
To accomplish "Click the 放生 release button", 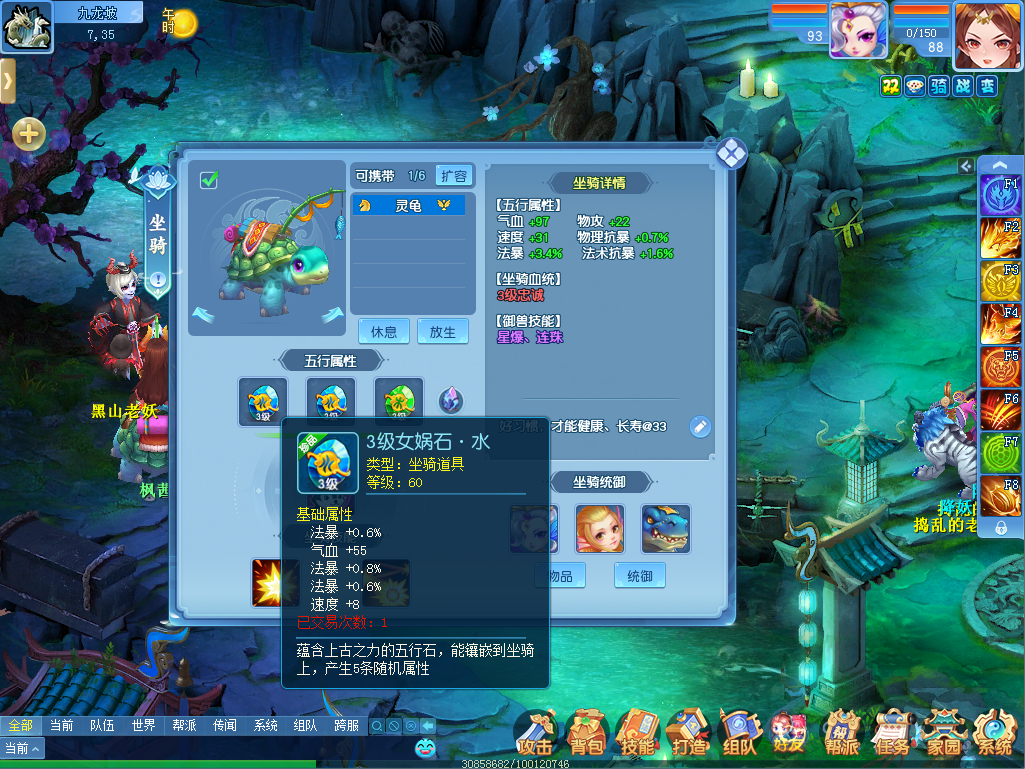I will point(442,332).
